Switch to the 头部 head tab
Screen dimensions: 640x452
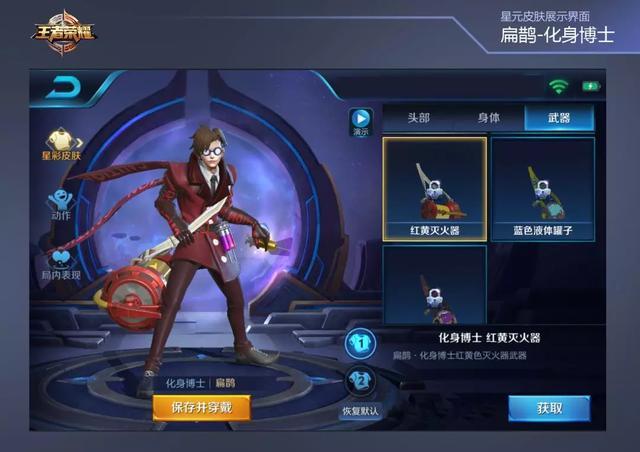pos(417,118)
